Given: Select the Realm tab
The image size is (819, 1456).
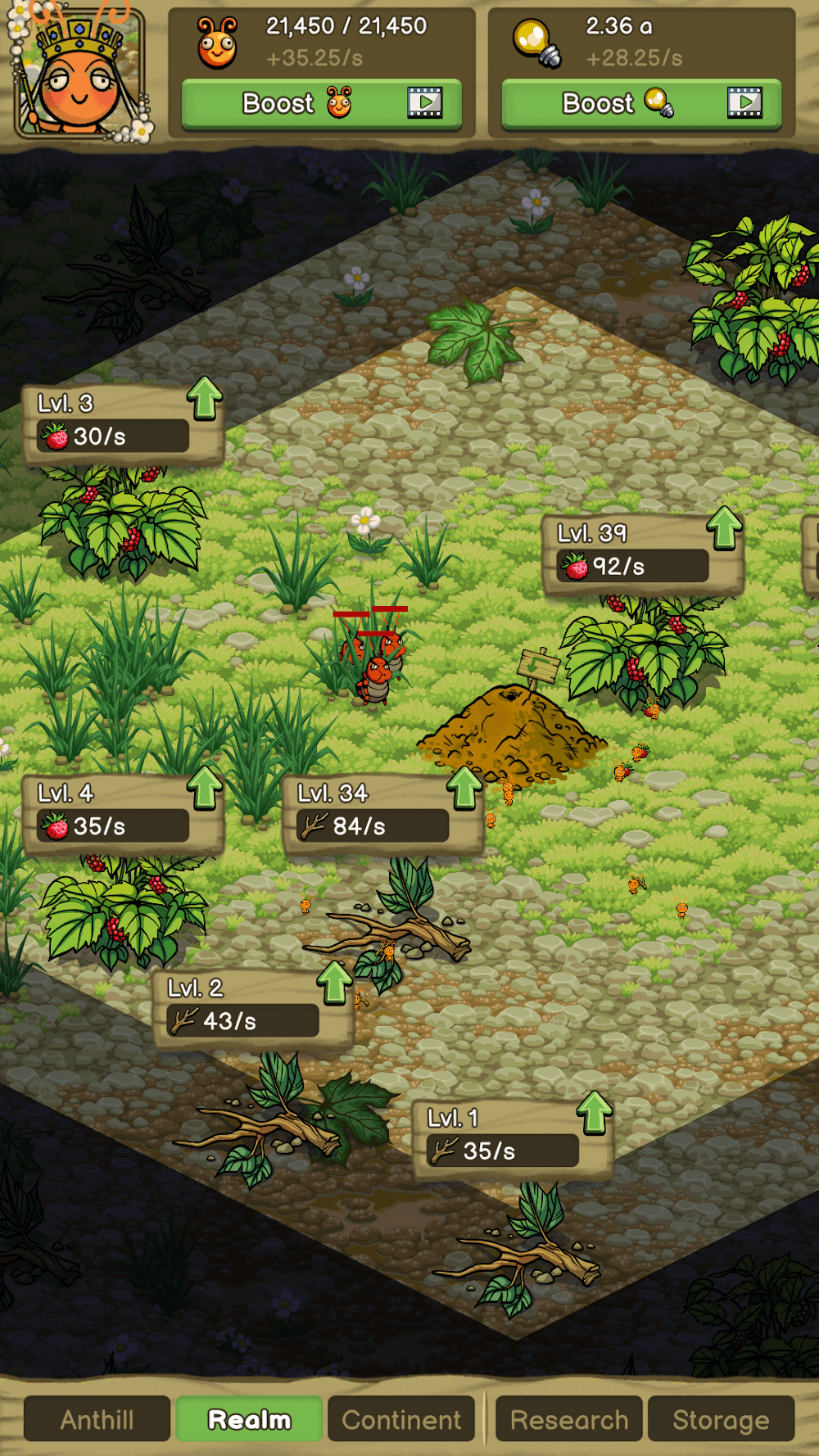Looking at the screenshot, I should (250, 1419).
